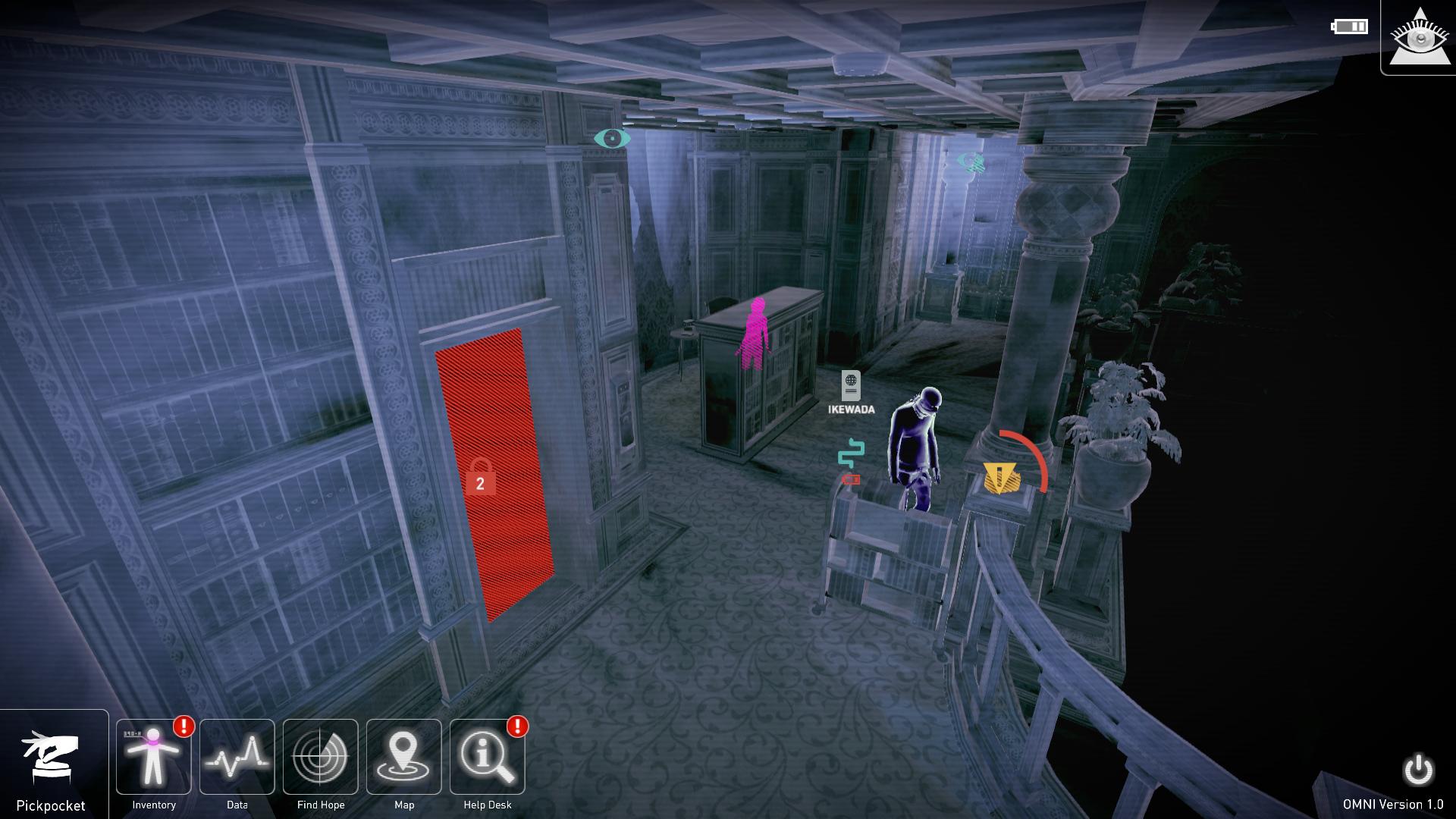
Task: Select the teal patrol route icon
Action: (x=851, y=453)
